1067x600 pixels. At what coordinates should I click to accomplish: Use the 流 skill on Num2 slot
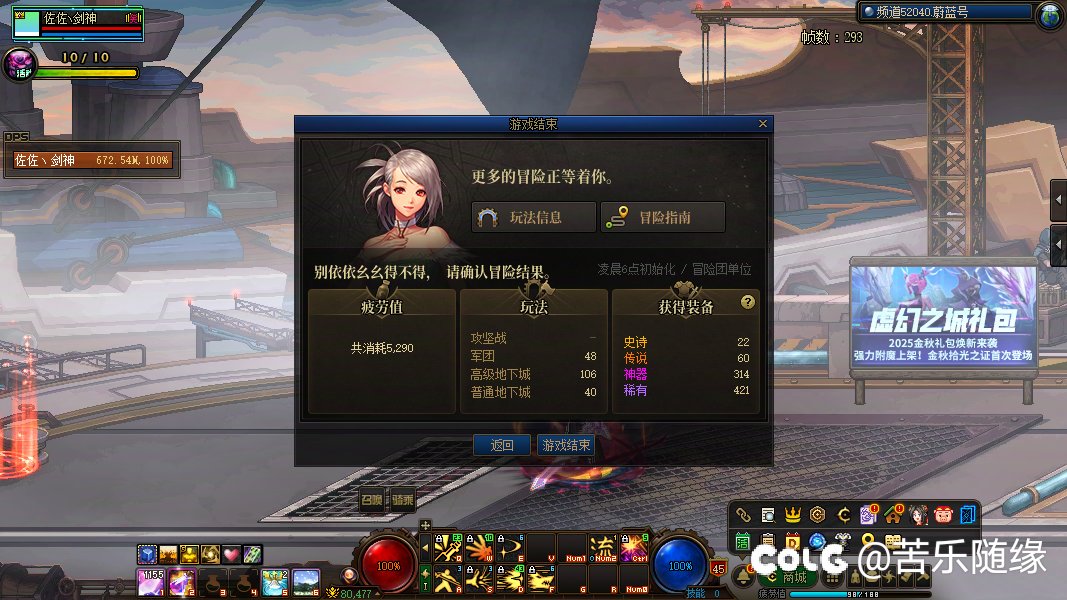click(604, 548)
